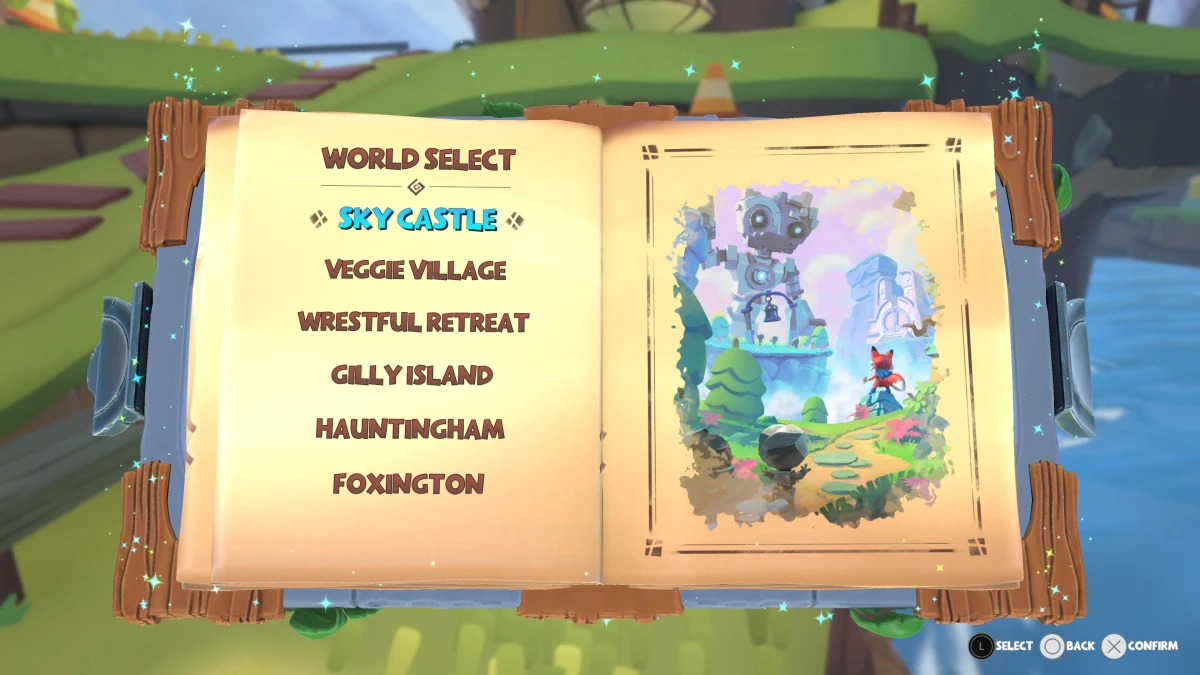
Task: Go to the Foxington world
Action: [x=408, y=484]
